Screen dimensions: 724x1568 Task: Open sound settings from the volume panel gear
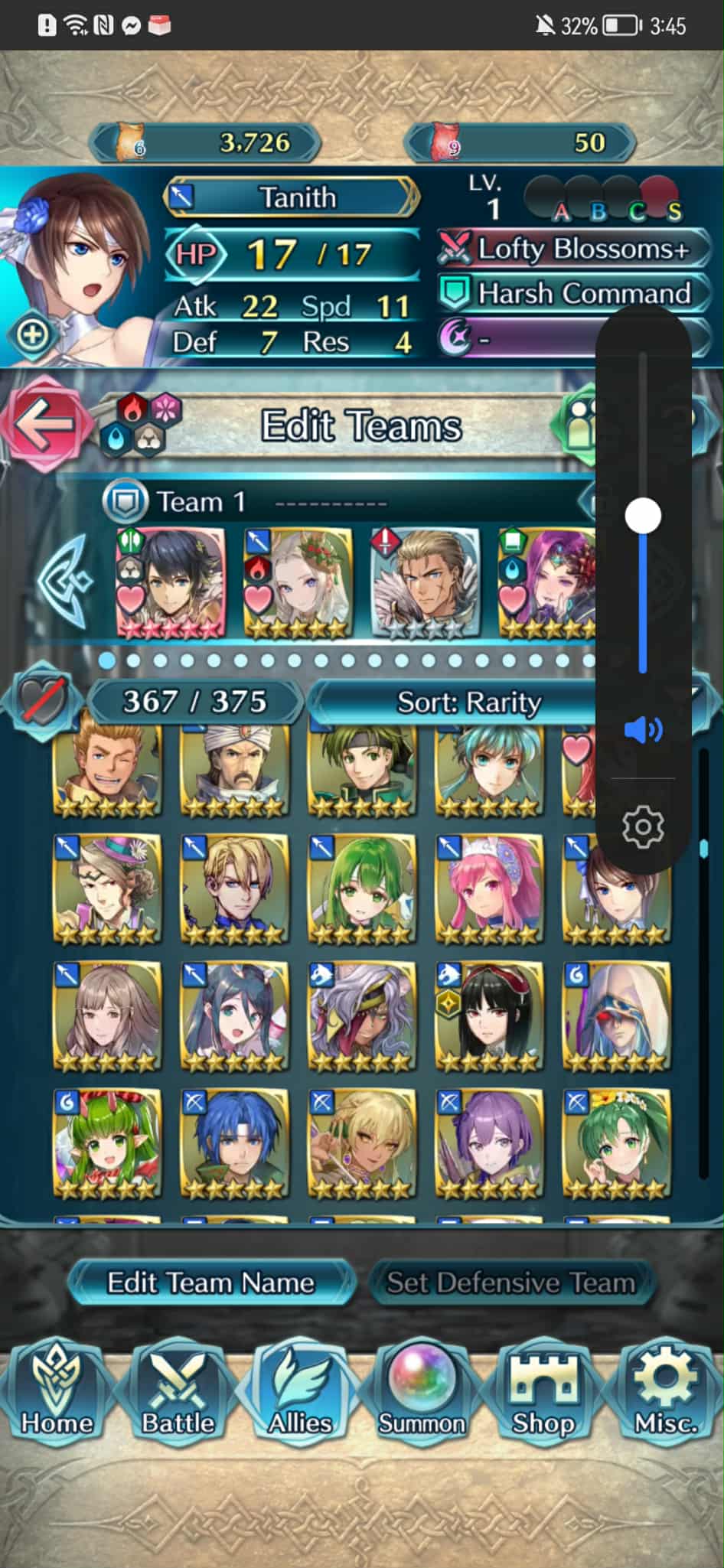point(643,826)
